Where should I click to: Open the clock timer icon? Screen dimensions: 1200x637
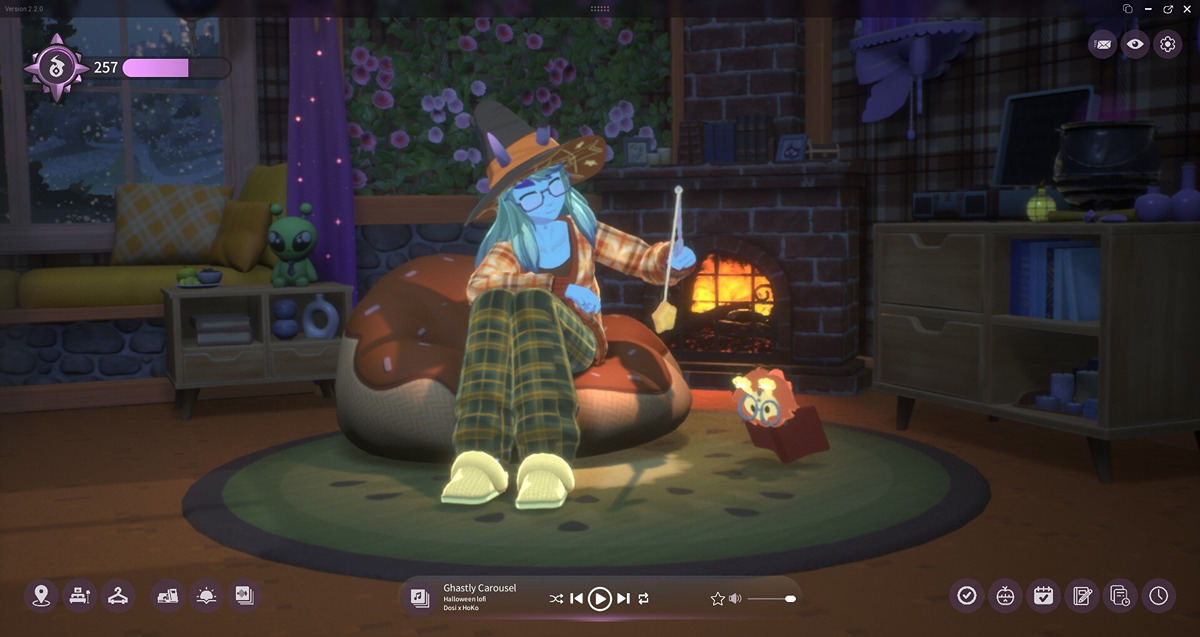pyautogui.click(x=1158, y=596)
